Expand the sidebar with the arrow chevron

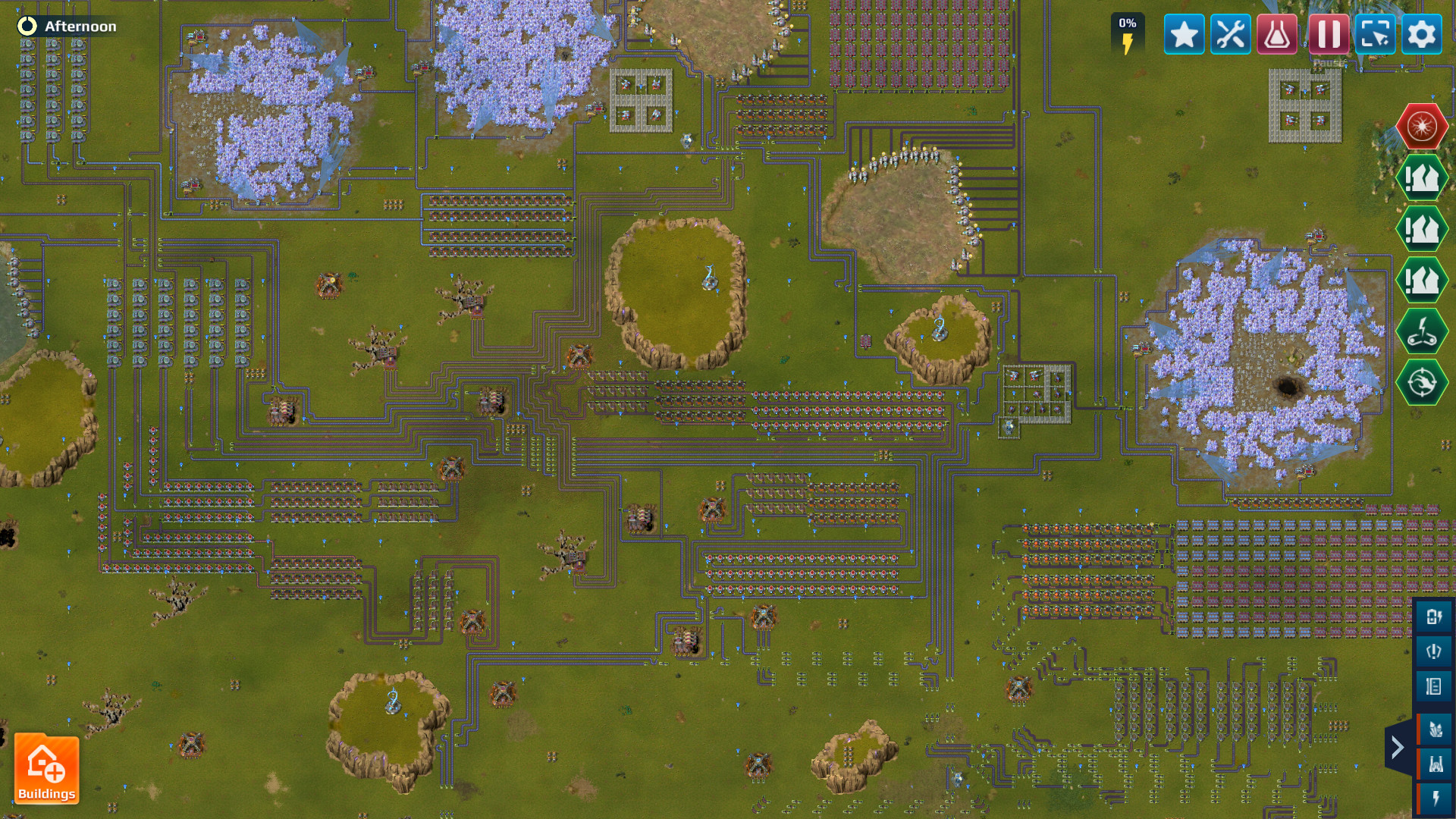[x=1398, y=747]
